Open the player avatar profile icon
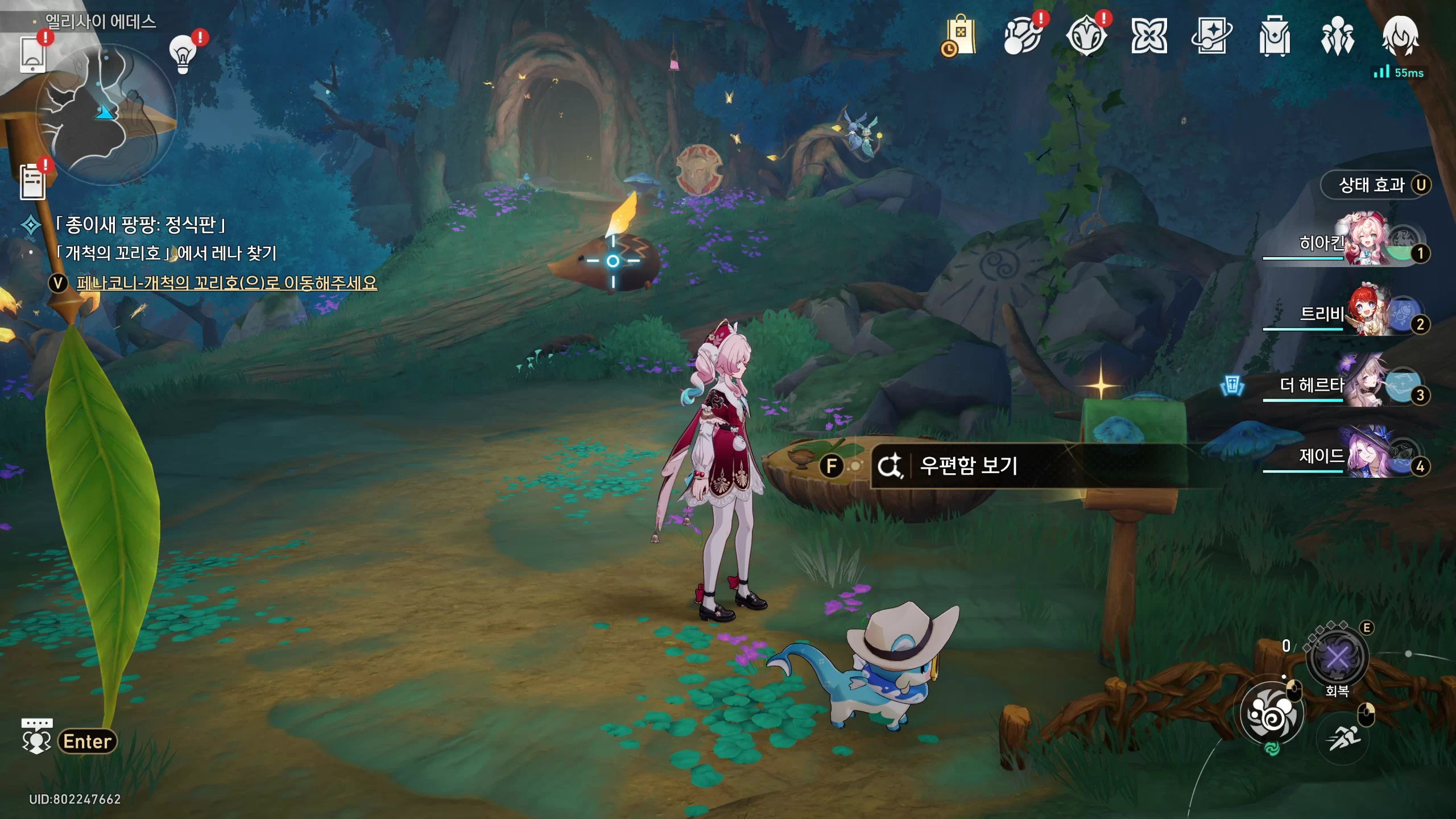 point(1400,36)
